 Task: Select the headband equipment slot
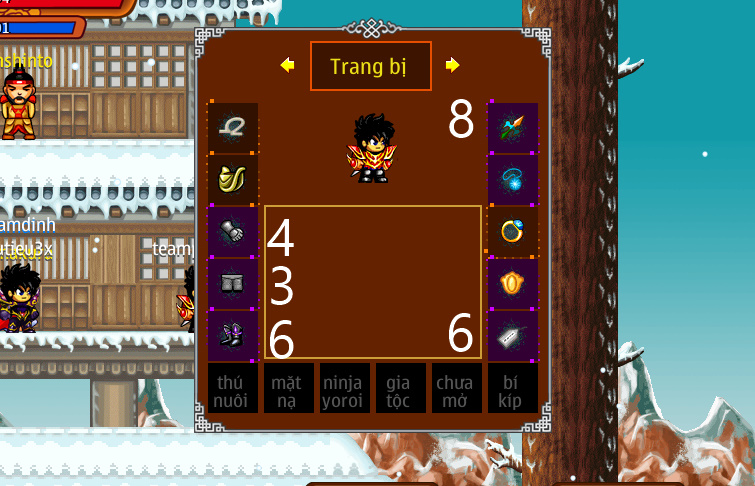[x=233, y=128]
